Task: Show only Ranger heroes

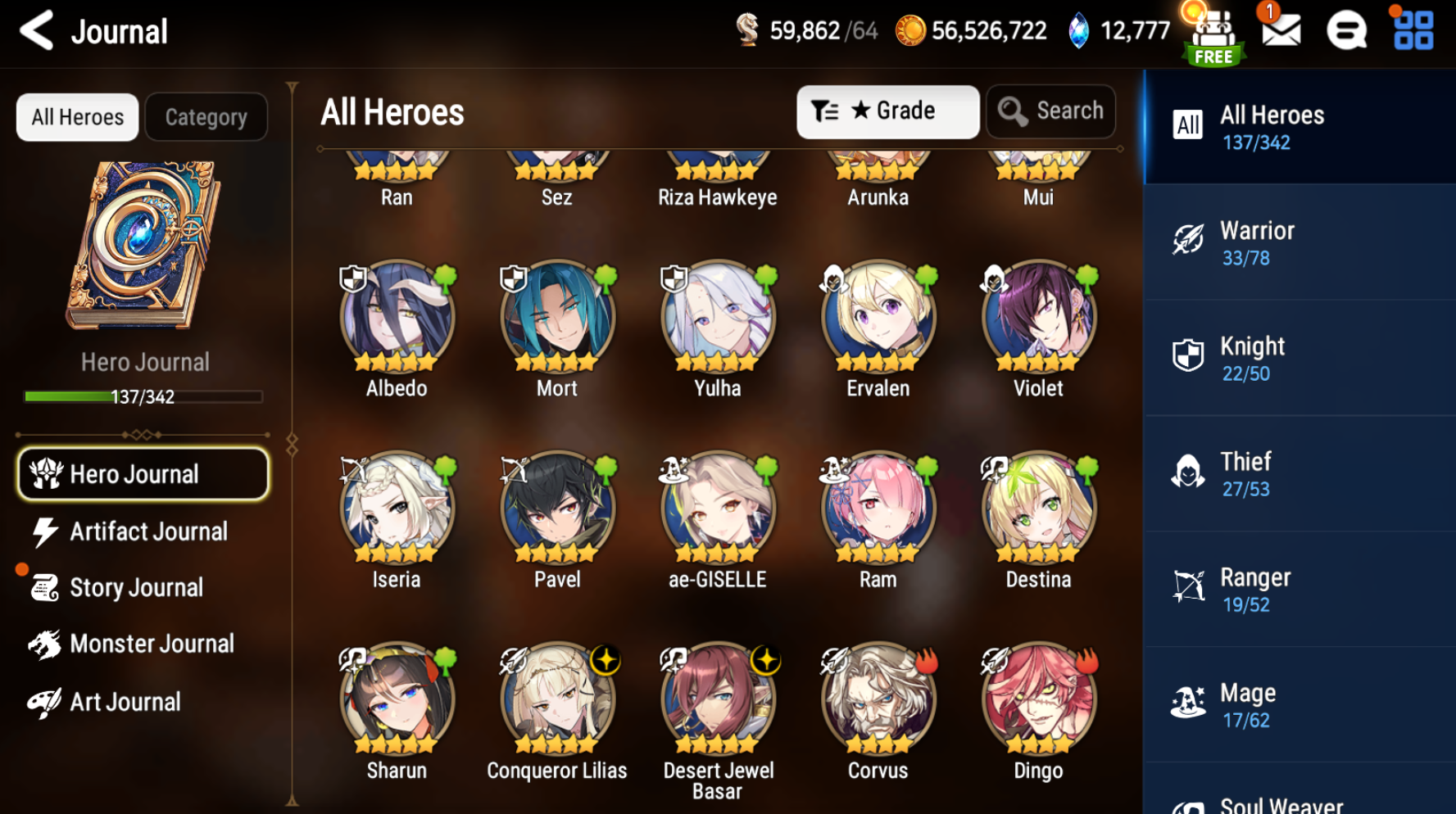Action: click(1299, 590)
